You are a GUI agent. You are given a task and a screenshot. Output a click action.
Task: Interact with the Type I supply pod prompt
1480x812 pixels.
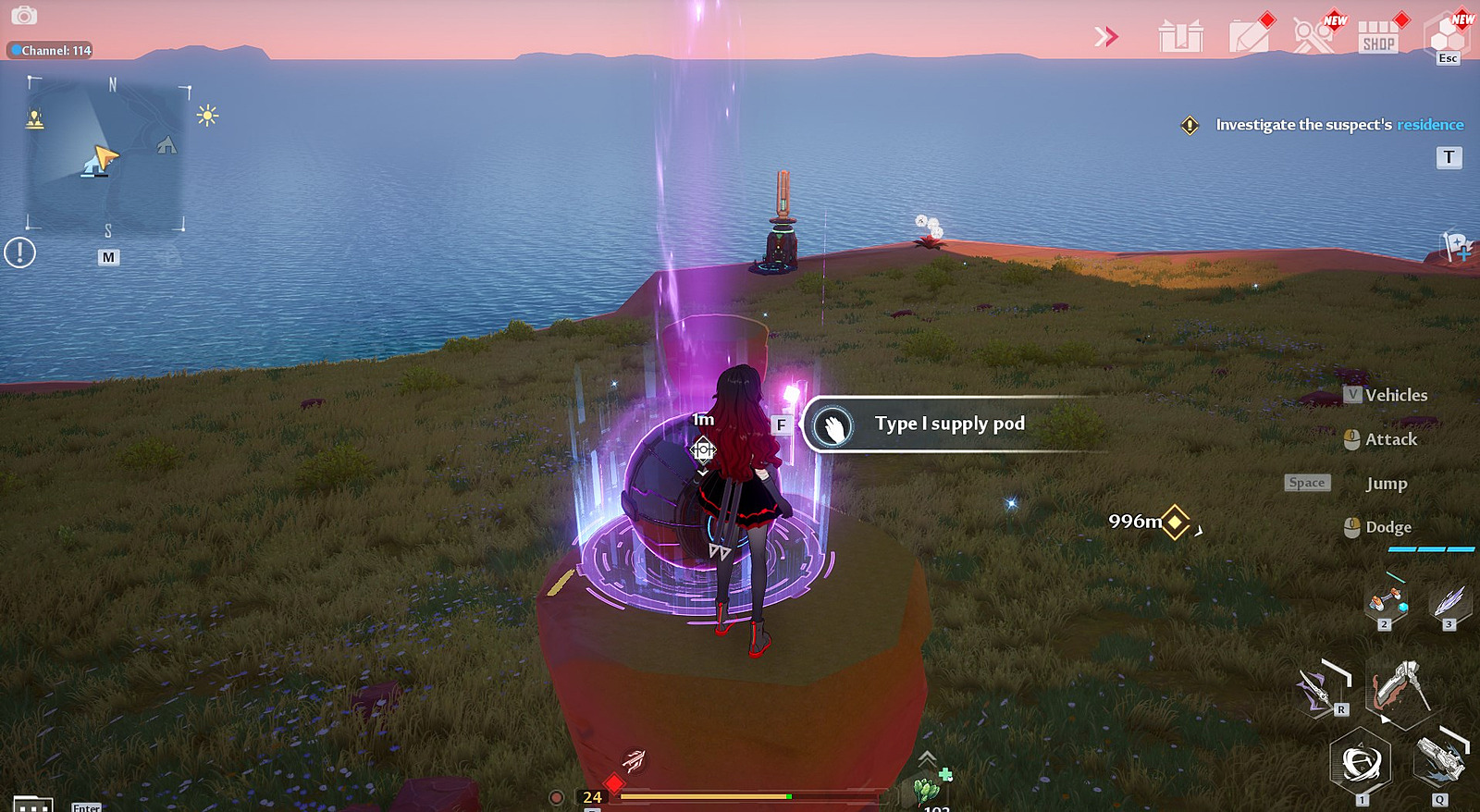949,424
